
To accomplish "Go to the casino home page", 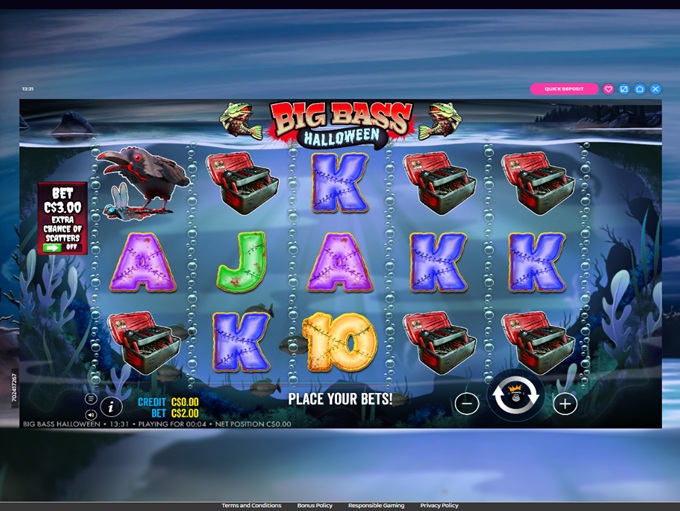I will tap(640, 89).
